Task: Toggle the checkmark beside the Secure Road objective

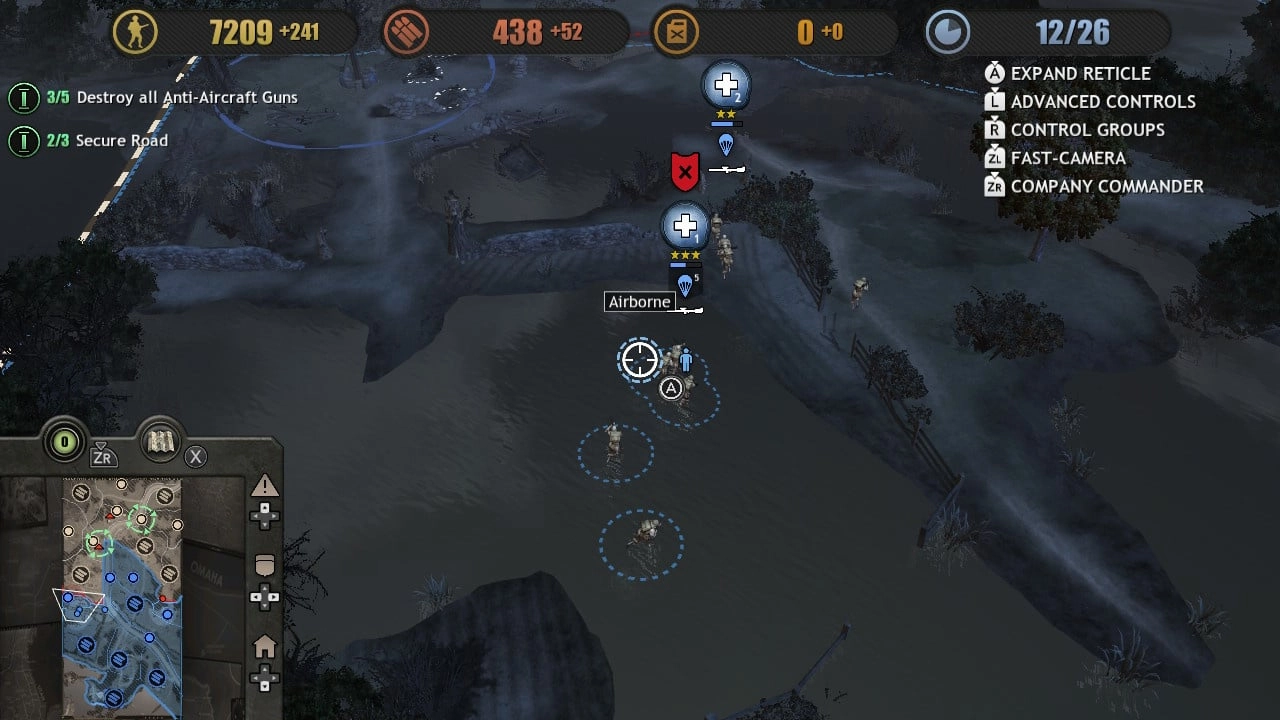Action: [x=25, y=140]
